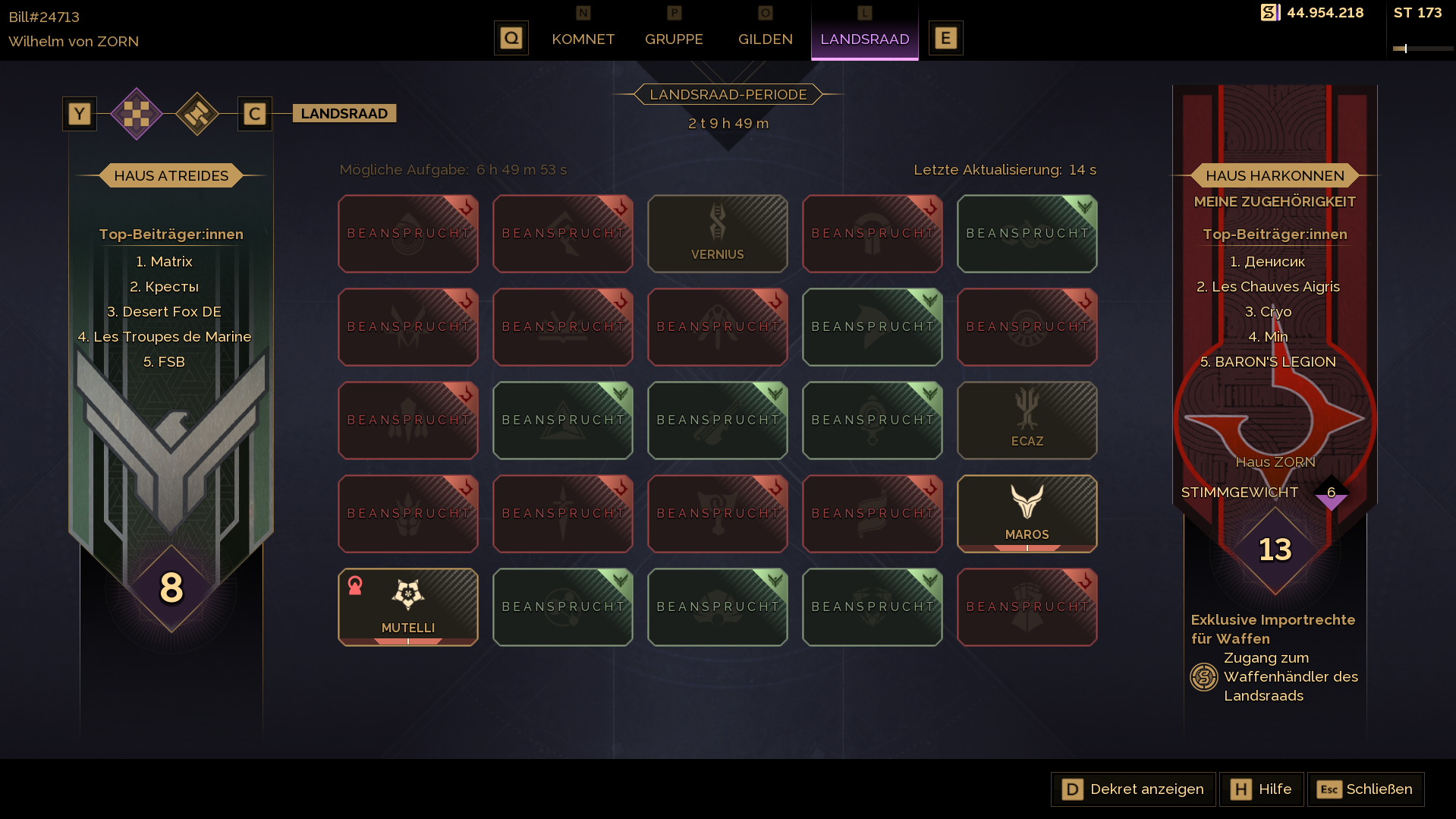This screenshot has width=1456, height=819.
Task: Switch to the KOMNET tab
Action: 583,39
